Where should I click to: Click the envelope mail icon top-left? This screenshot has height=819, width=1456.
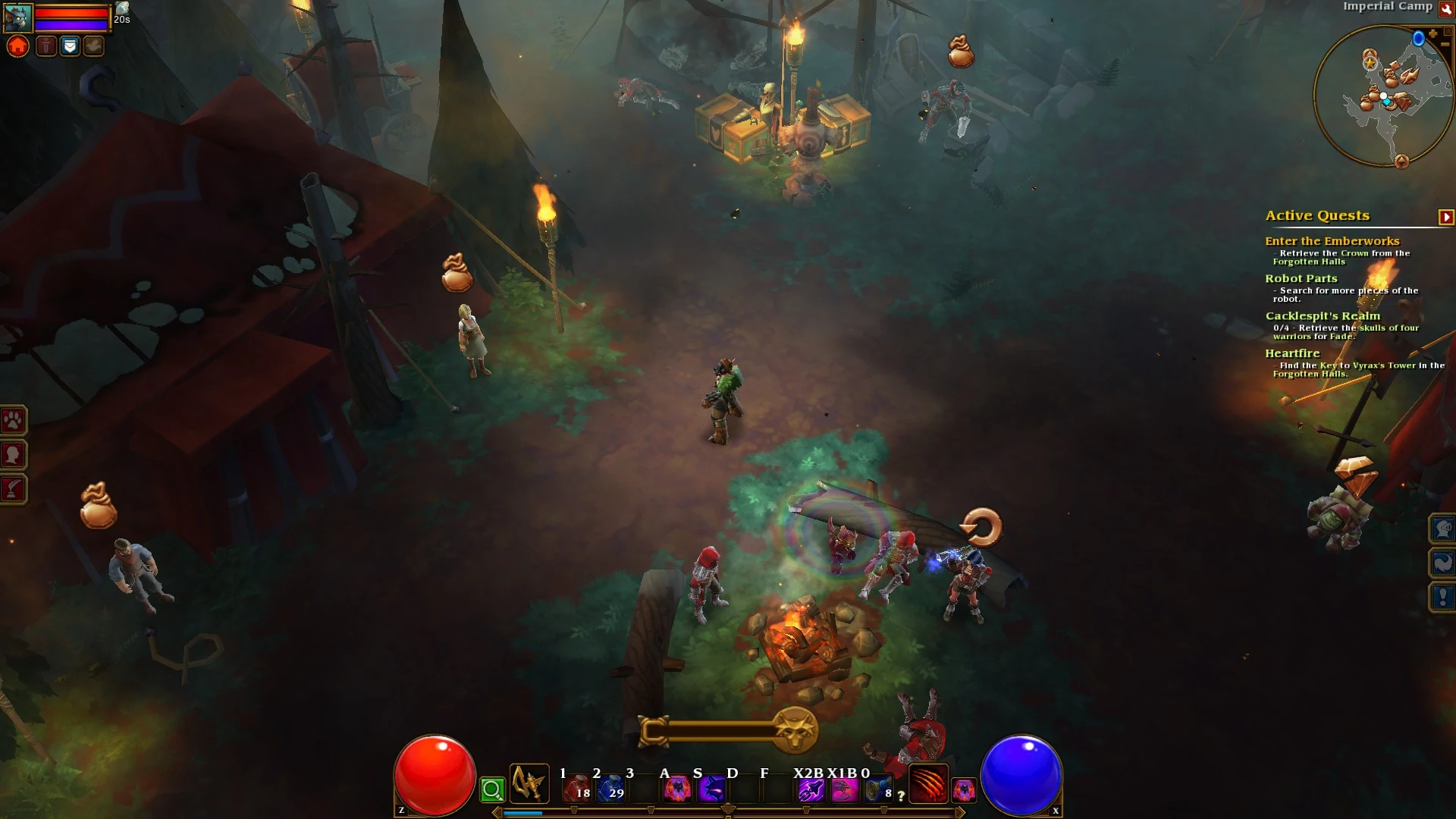coord(70,47)
